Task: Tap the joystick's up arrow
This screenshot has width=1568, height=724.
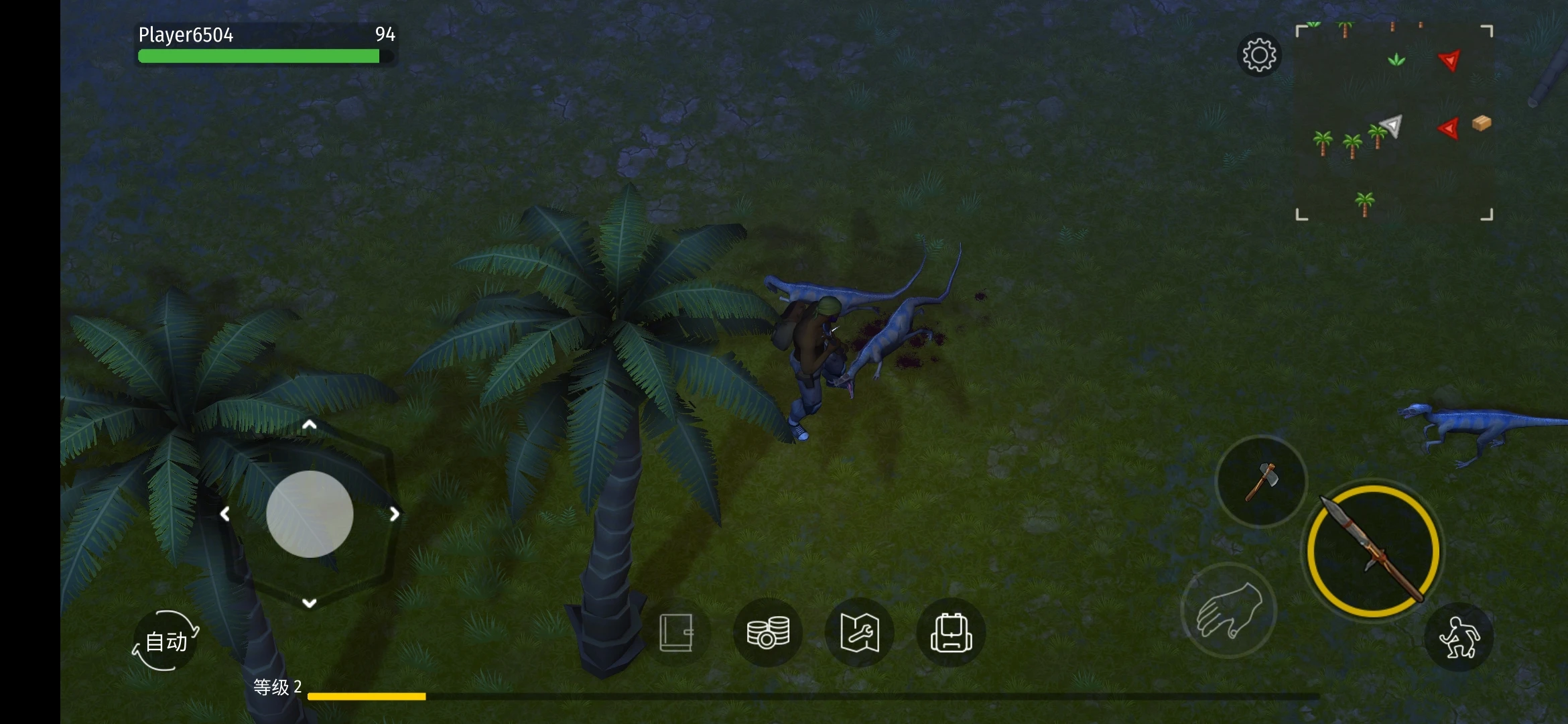Action: click(x=309, y=425)
